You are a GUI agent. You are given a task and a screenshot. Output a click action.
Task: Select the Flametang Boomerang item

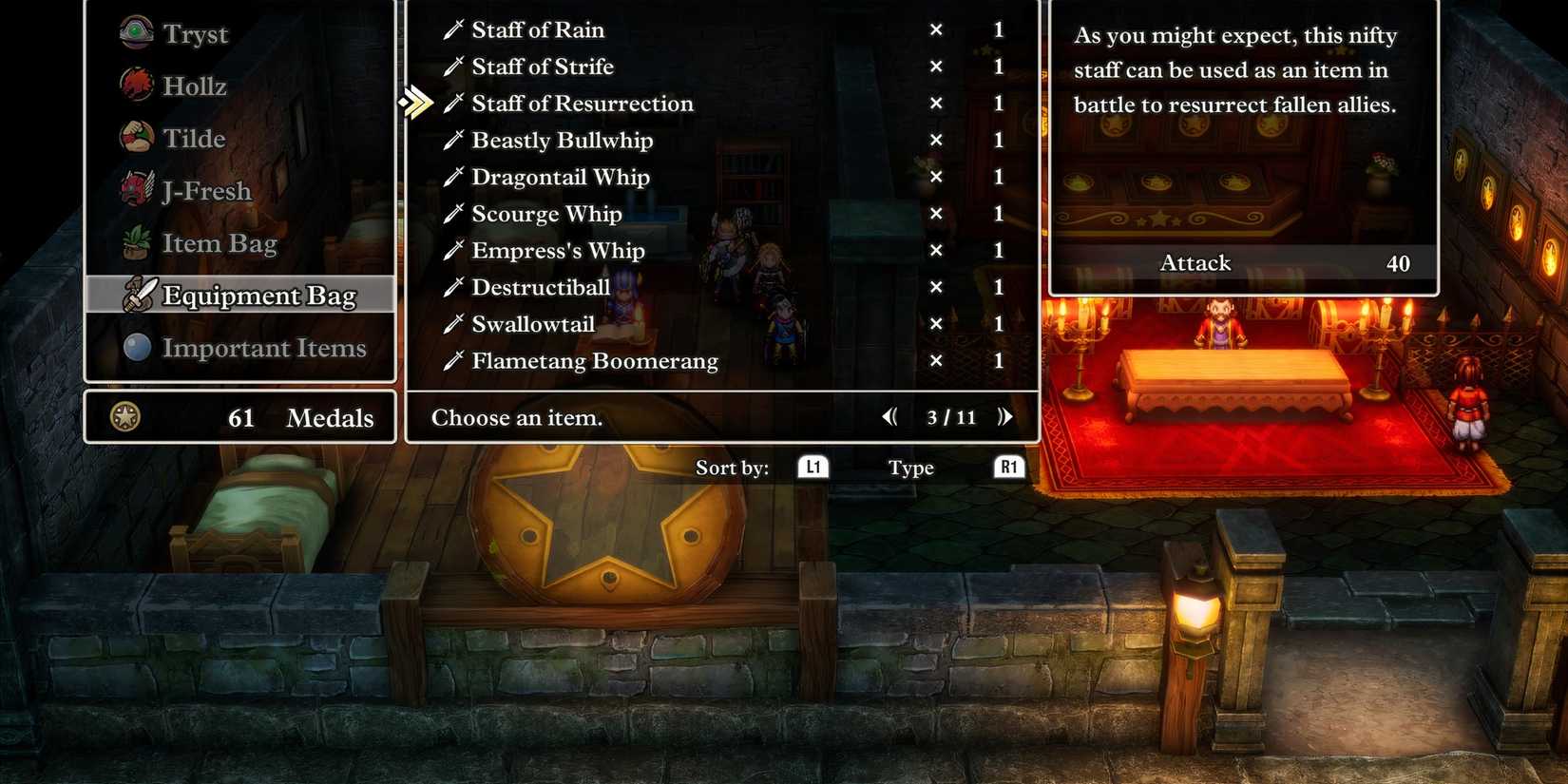[x=595, y=360]
